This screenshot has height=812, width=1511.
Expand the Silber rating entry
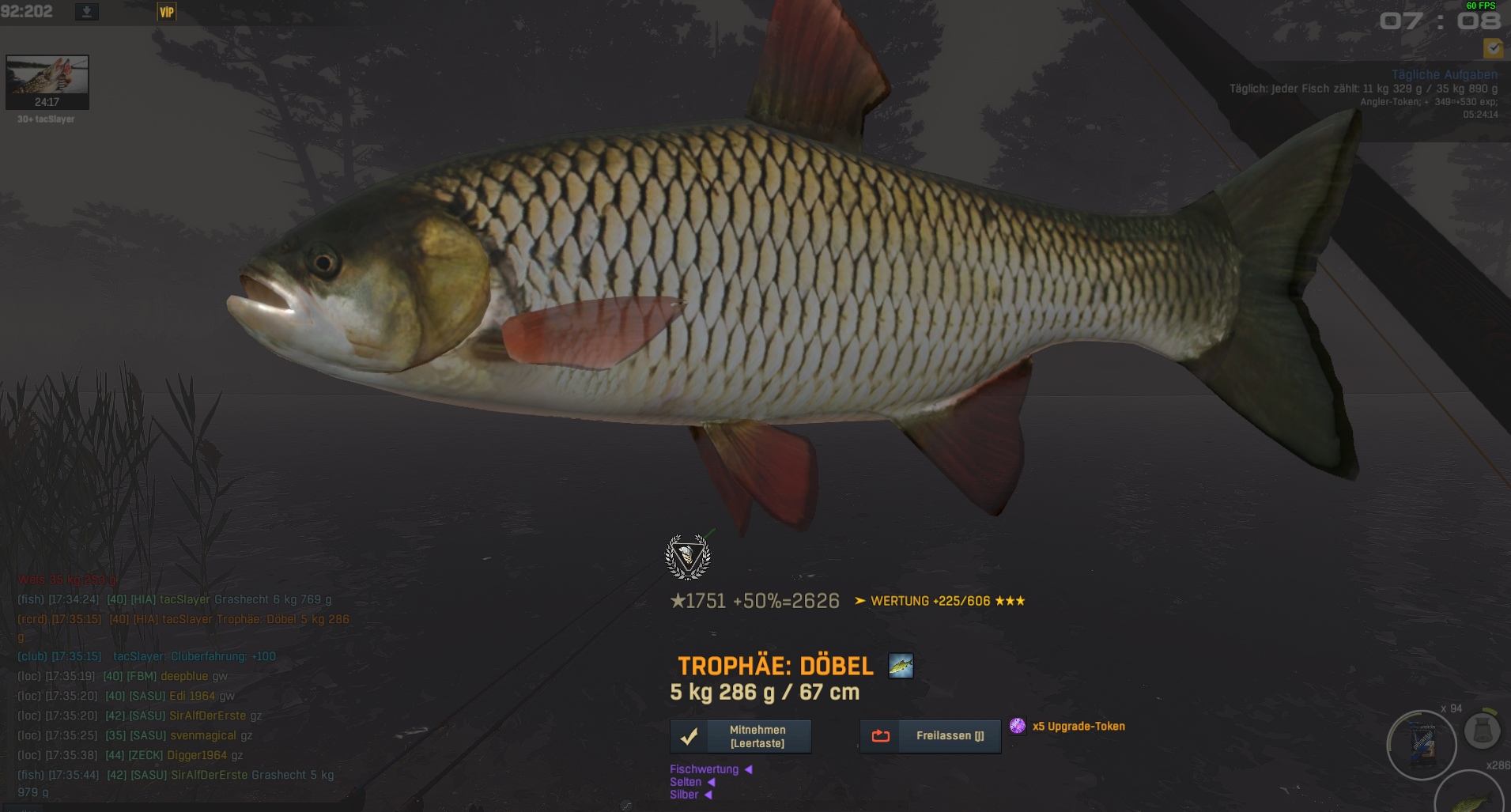(x=690, y=795)
